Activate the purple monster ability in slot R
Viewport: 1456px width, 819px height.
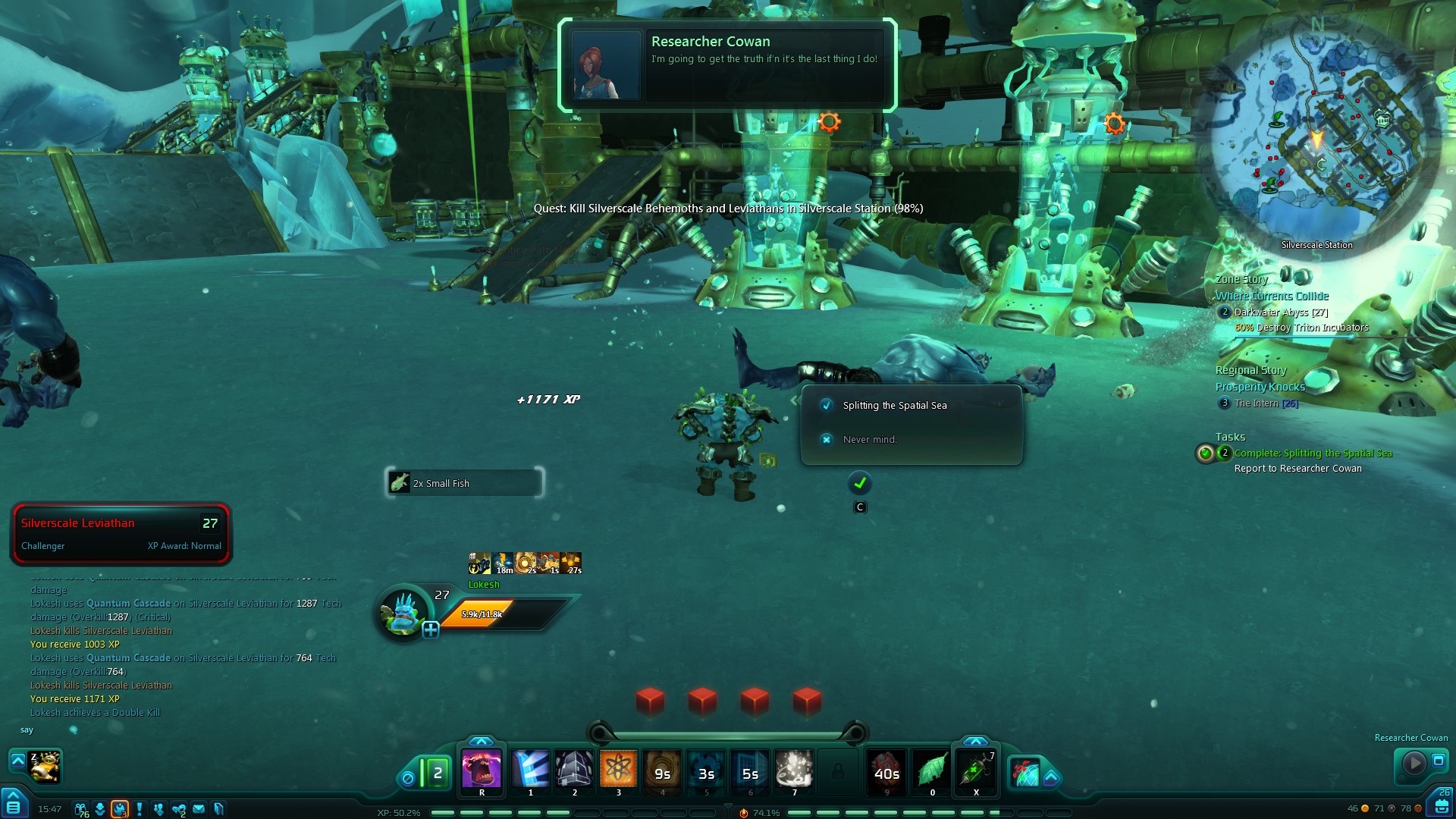click(x=482, y=769)
